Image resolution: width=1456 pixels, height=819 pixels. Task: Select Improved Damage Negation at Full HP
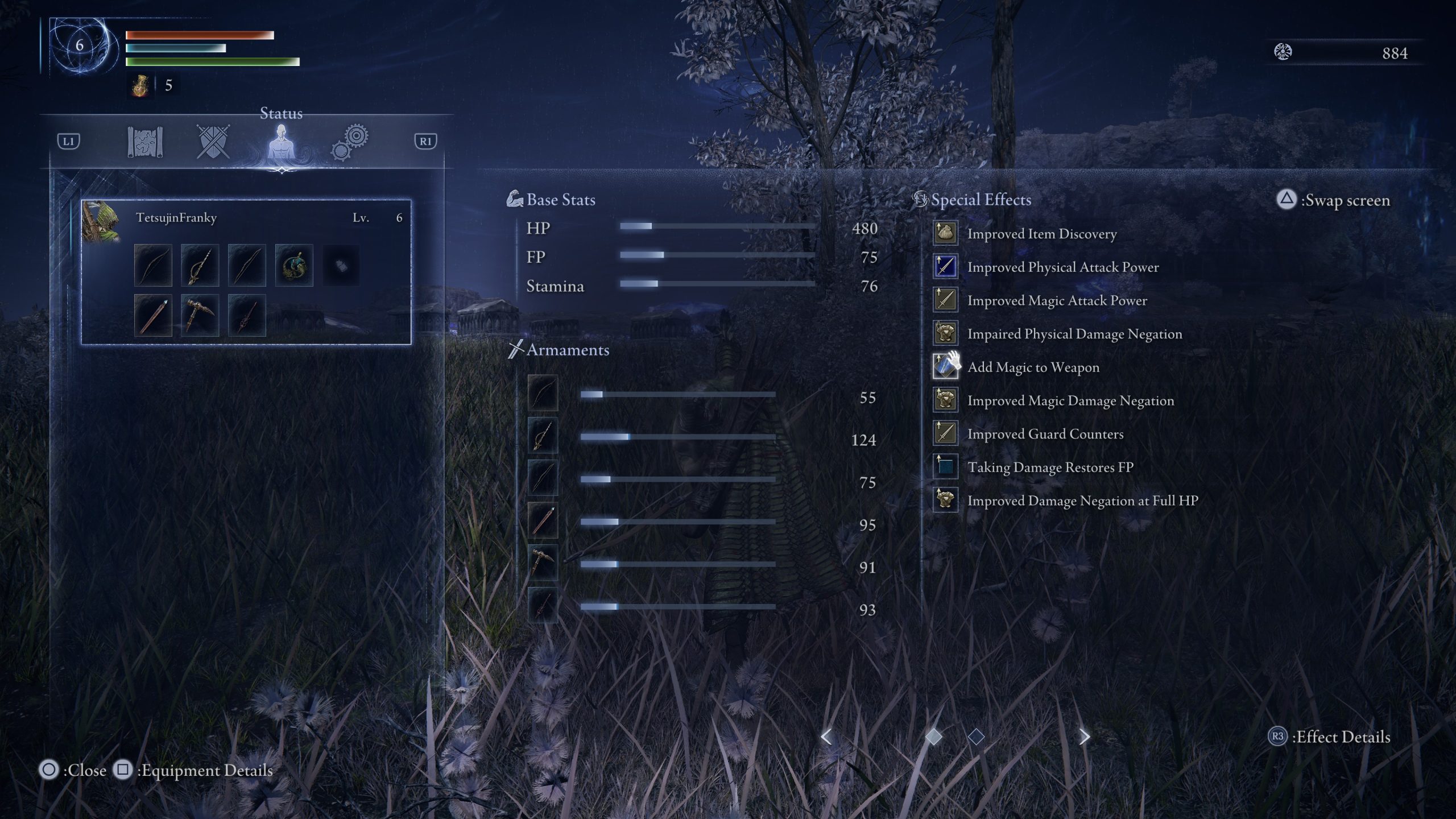1082,500
